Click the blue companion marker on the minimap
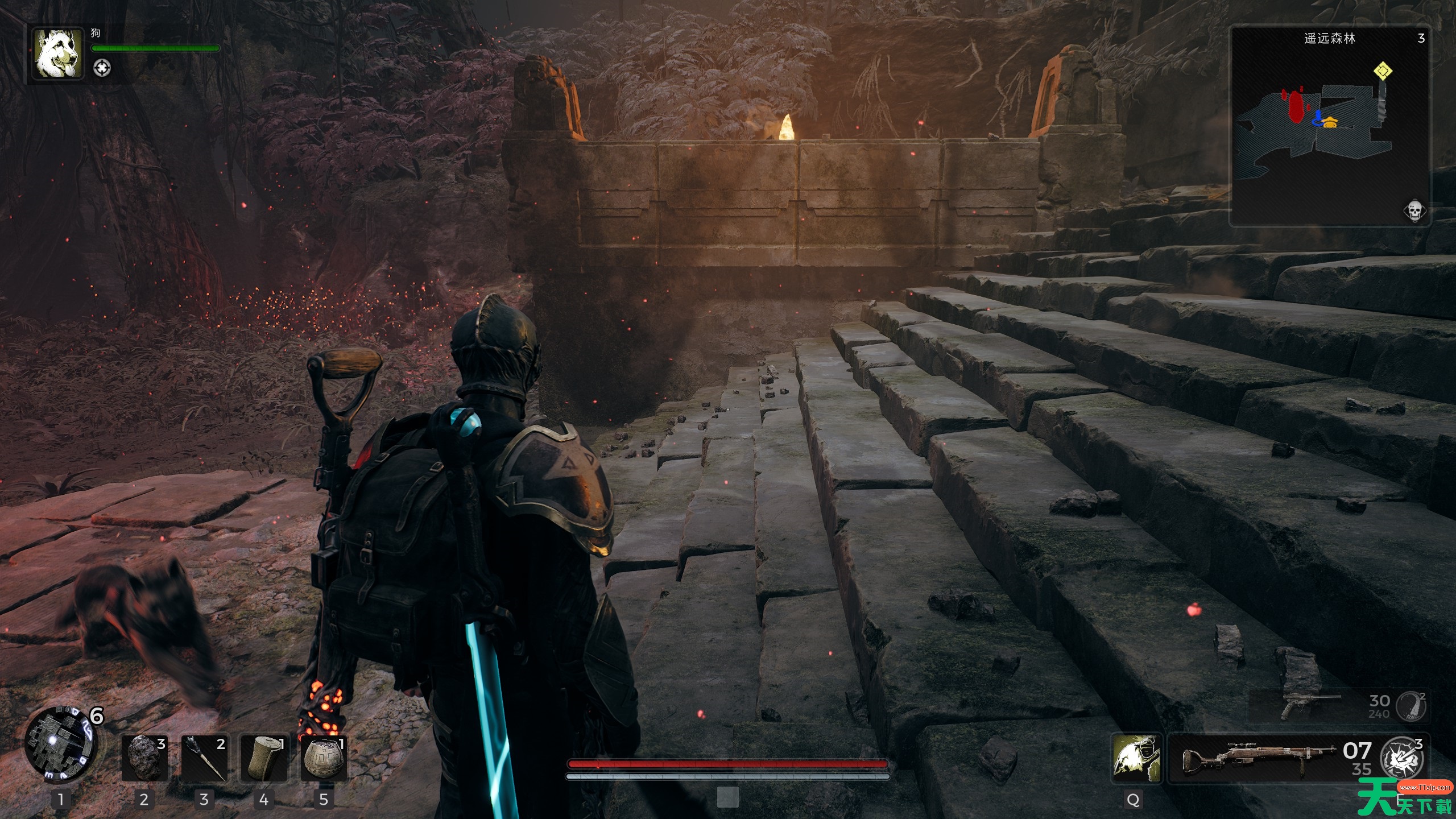 tap(1317, 118)
